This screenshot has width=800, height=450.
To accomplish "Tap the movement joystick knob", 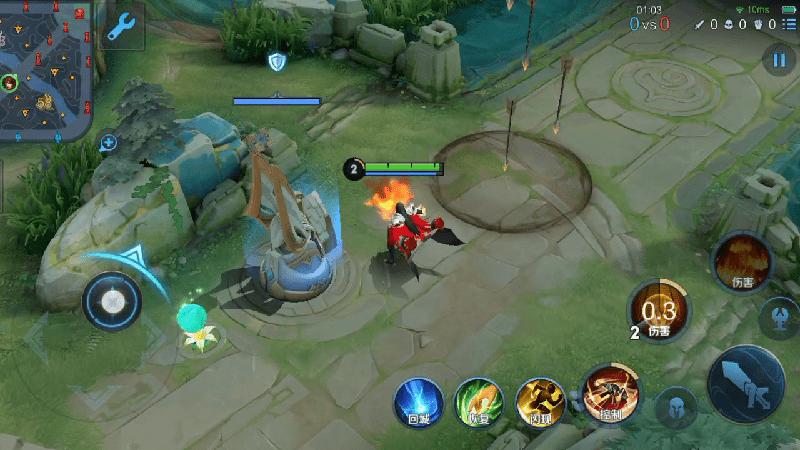I will coord(112,298).
